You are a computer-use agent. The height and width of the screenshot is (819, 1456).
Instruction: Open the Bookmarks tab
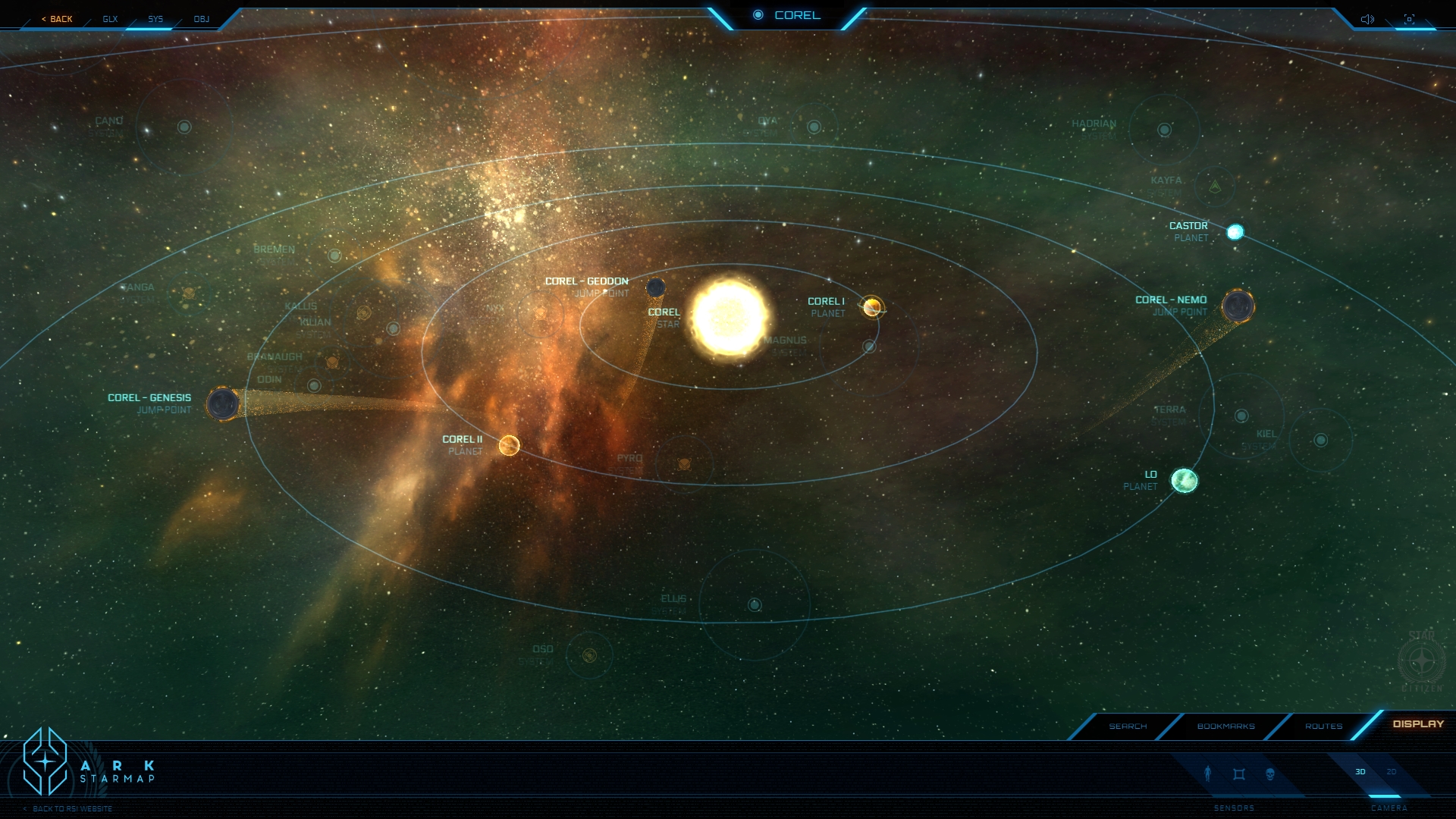(x=1225, y=726)
